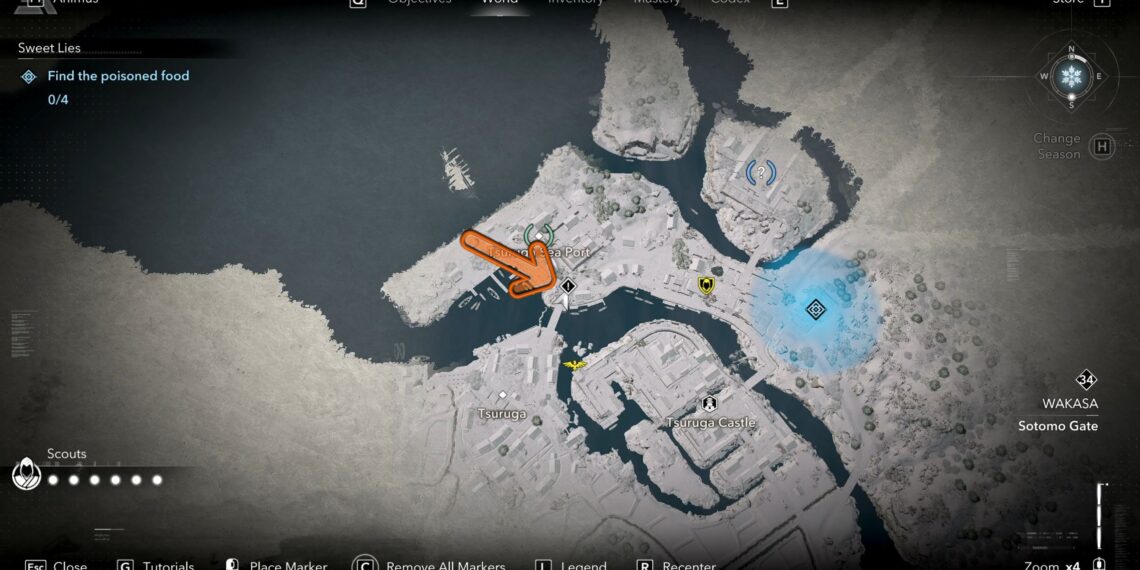Select the Tsuruga town diamond marker
This screenshot has width=1140, height=570.
(x=502, y=395)
